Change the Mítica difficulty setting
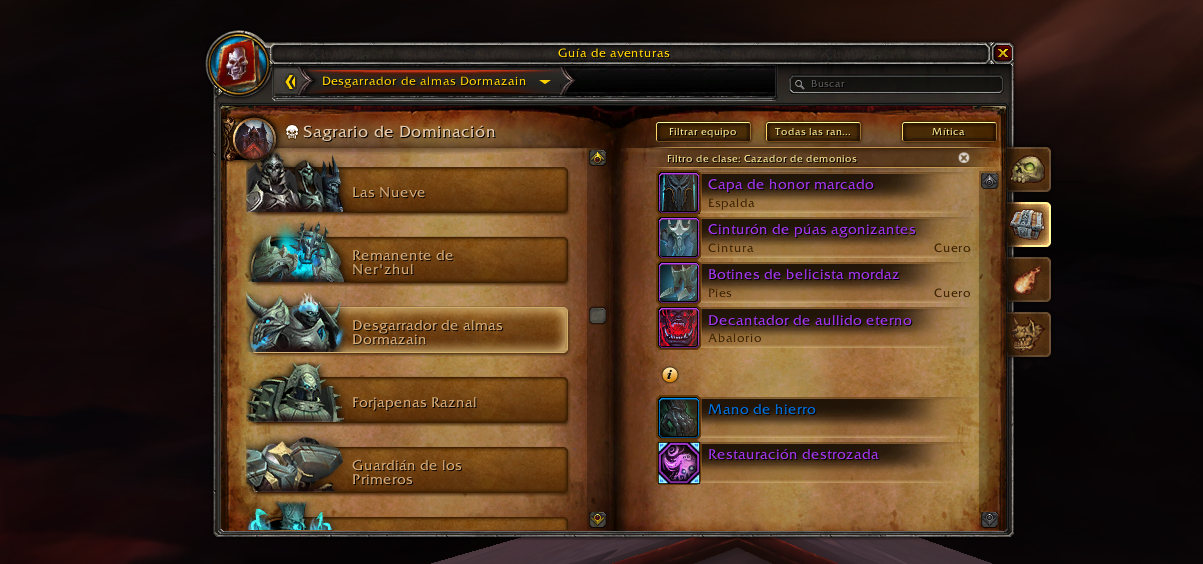Image resolution: width=1203 pixels, height=564 pixels. click(x=948, y=132)
